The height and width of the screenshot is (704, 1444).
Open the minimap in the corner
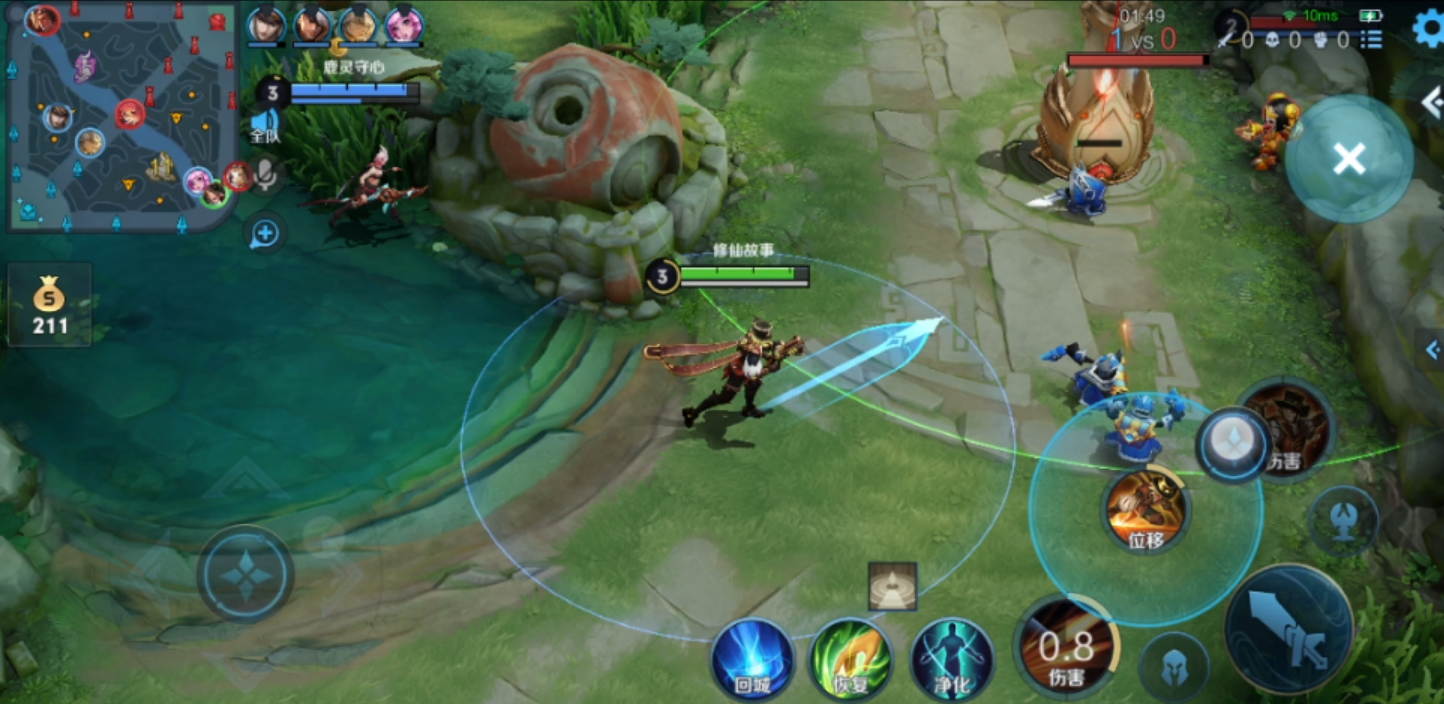(120, 115)
